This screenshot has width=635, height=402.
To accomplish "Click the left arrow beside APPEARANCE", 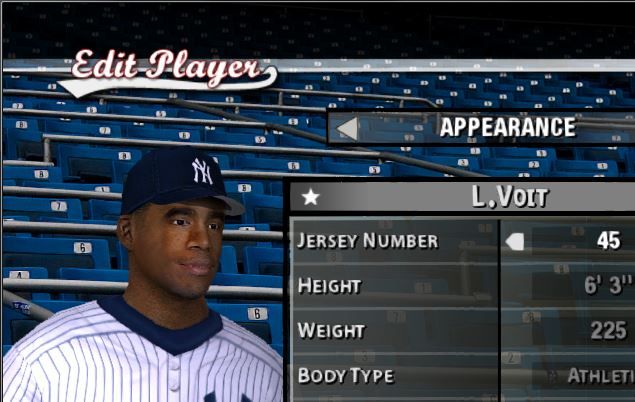I will pyautogui.click(x=347, y=128).
